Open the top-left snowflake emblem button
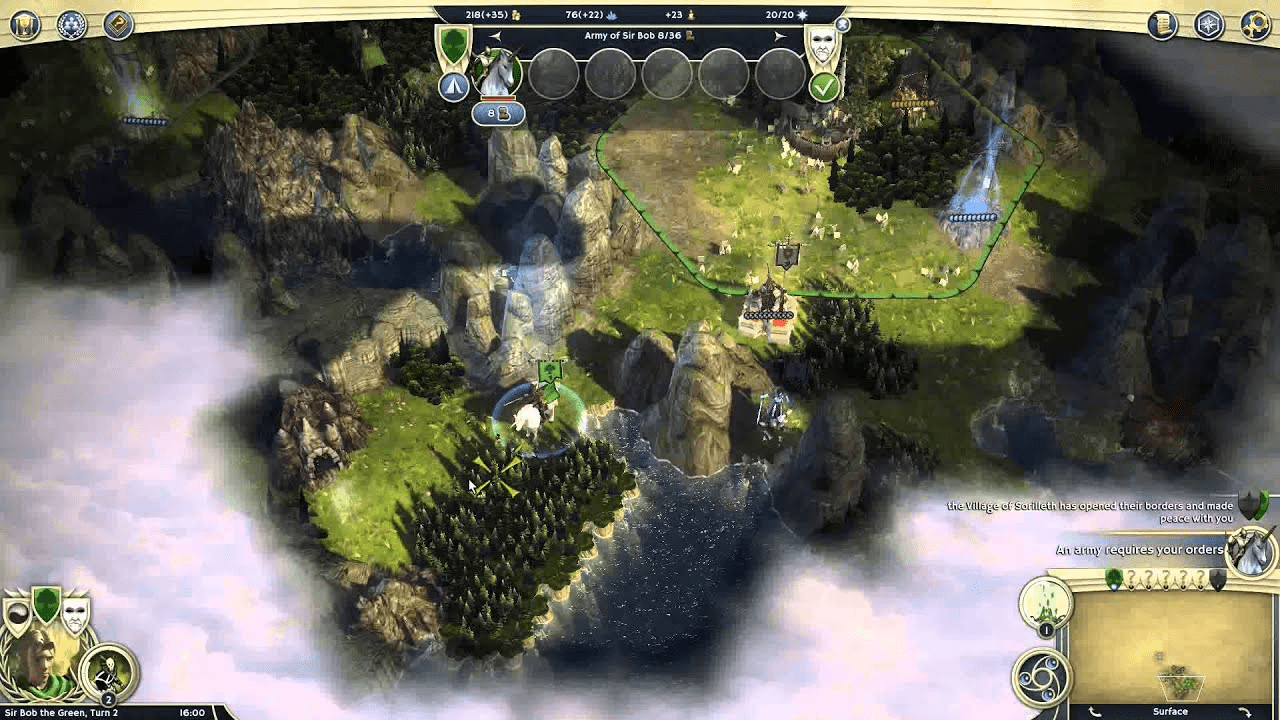This screenshot has height=720, width=1280. [71, 25]
